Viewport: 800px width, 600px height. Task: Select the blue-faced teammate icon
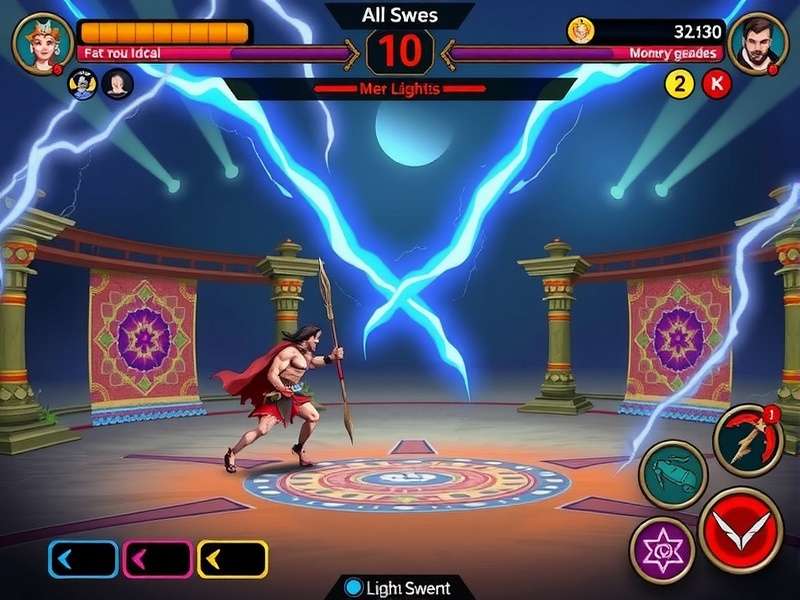82,84
